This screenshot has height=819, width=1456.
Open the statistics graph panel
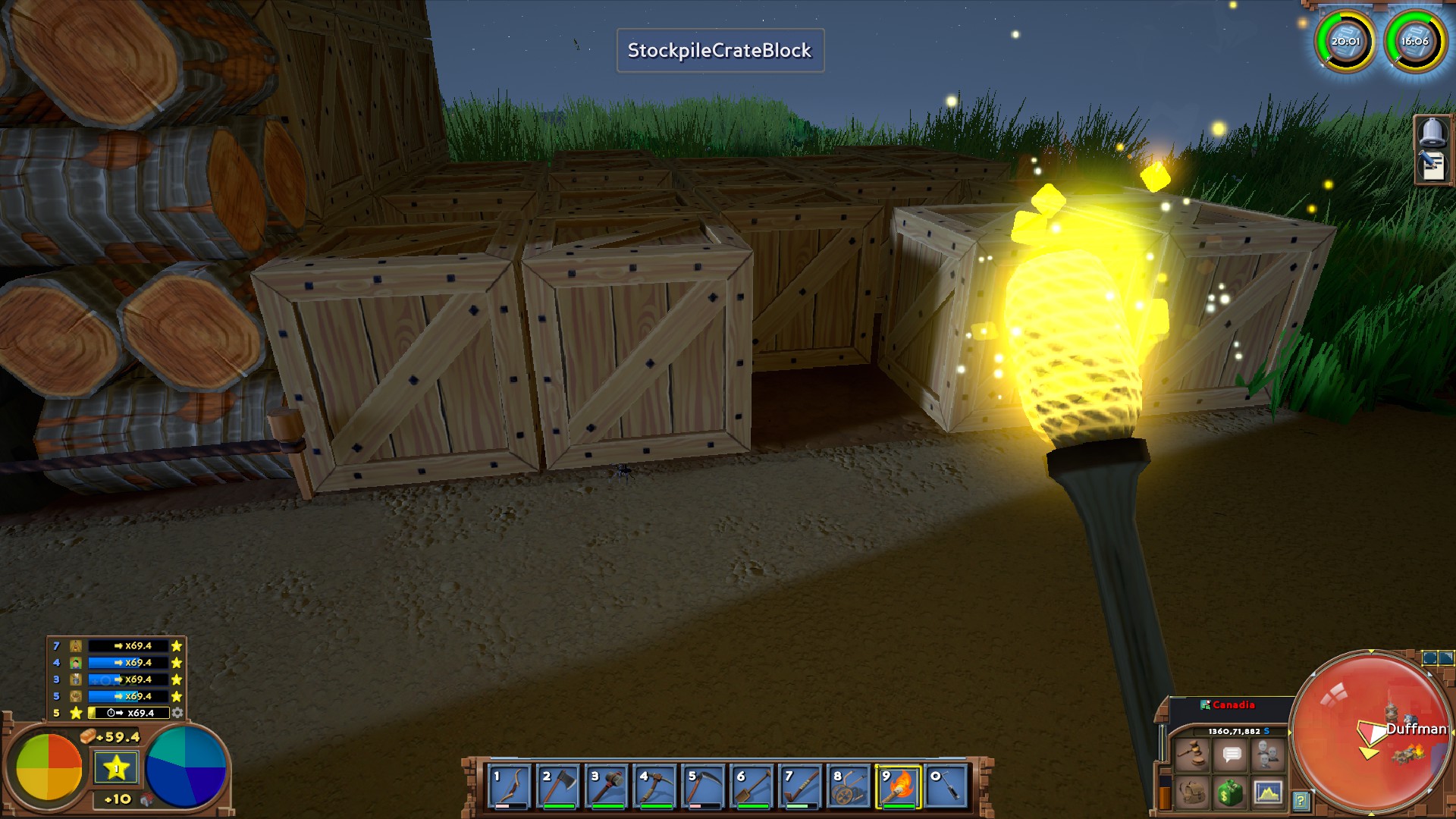coord(1268,795)
